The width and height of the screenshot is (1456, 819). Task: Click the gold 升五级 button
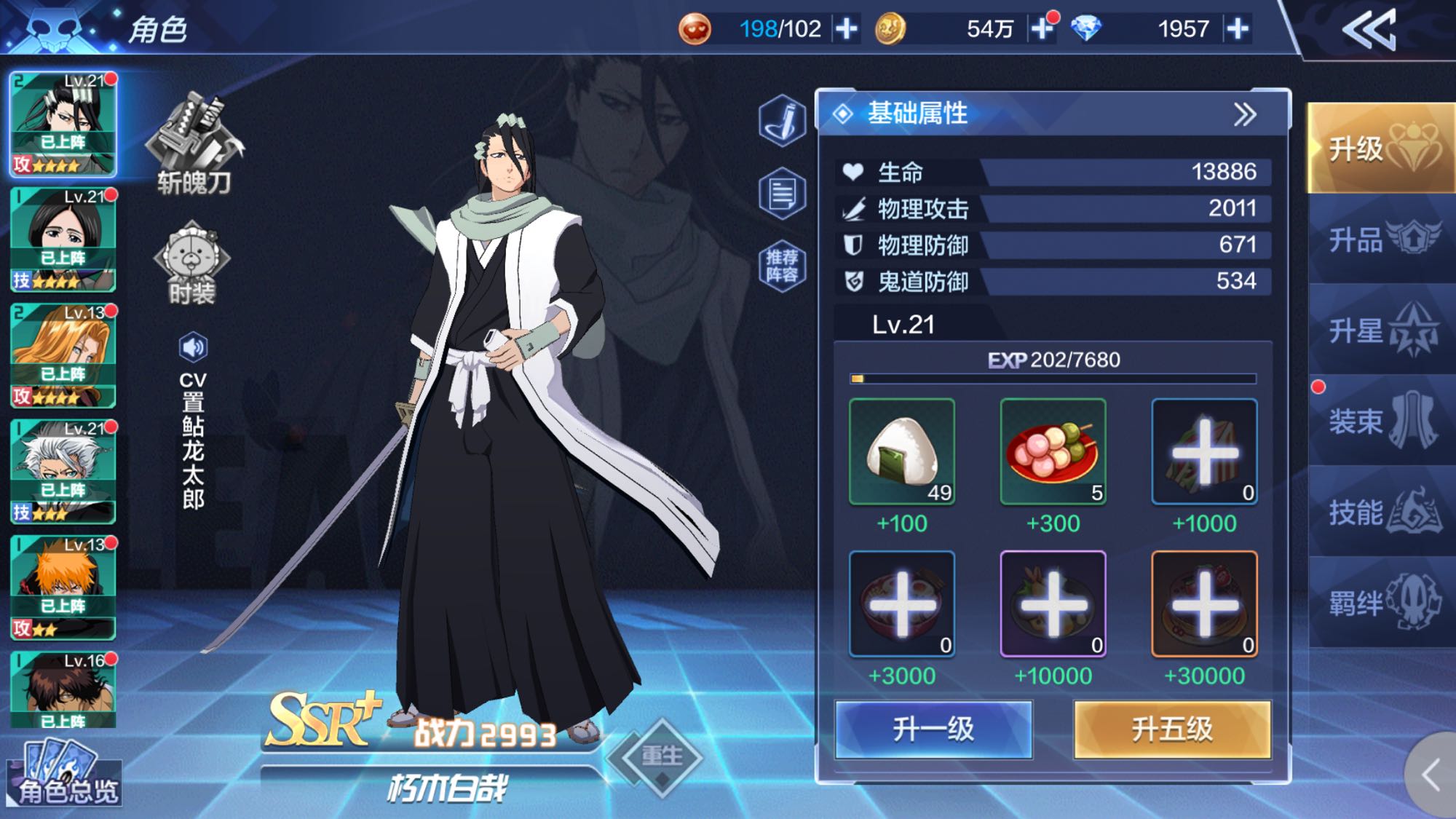tap(1172, 729)
